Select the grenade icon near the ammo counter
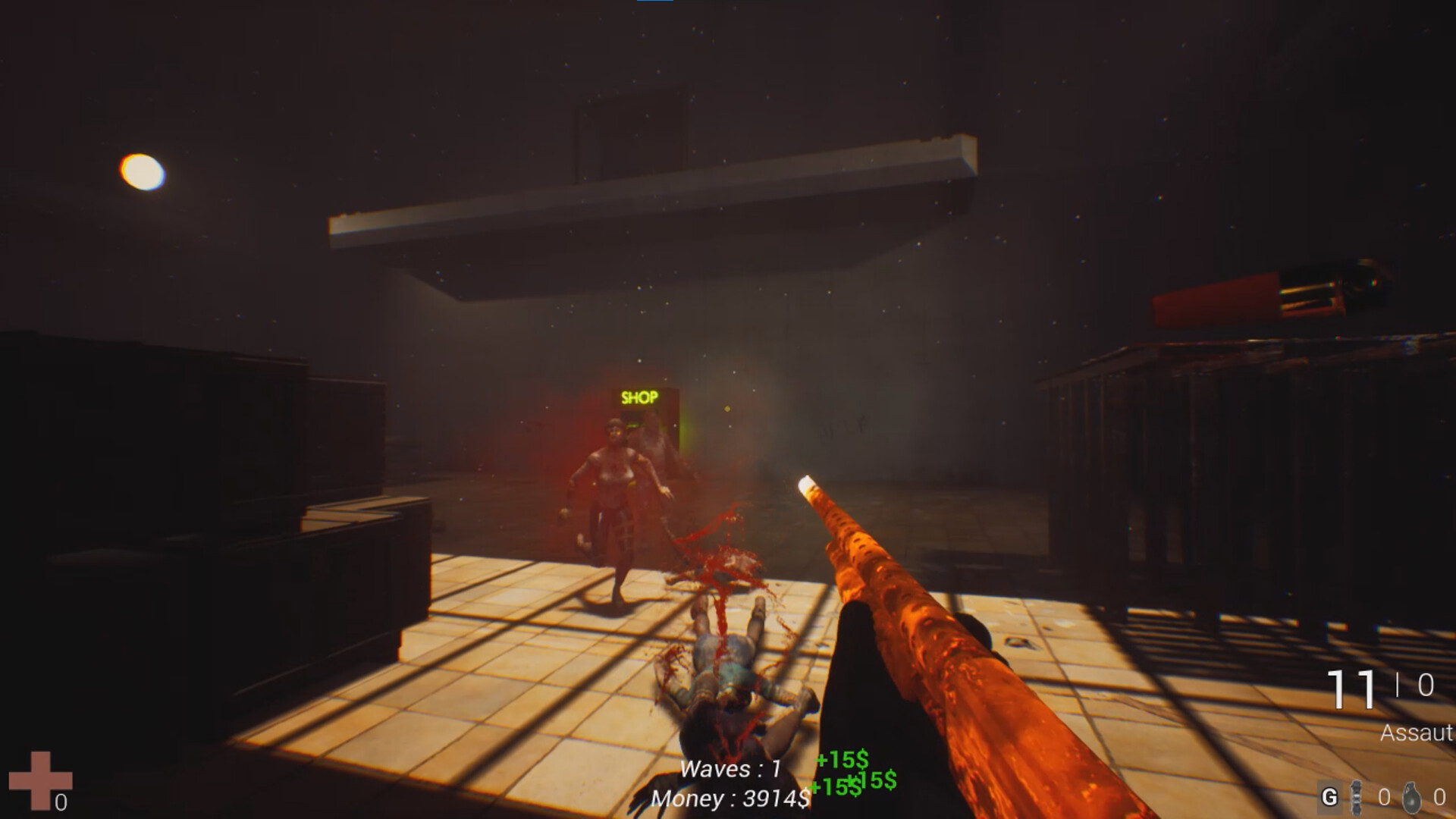1456x819 pixels. point(1412,798)
